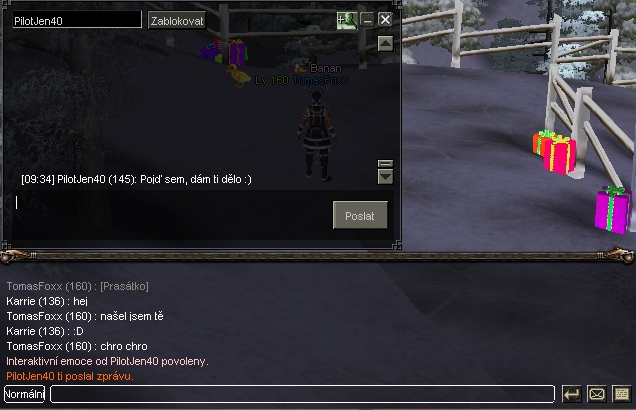
Task: Minimize the PilotJen40 whisper window
Action: (x=367, y=19)
